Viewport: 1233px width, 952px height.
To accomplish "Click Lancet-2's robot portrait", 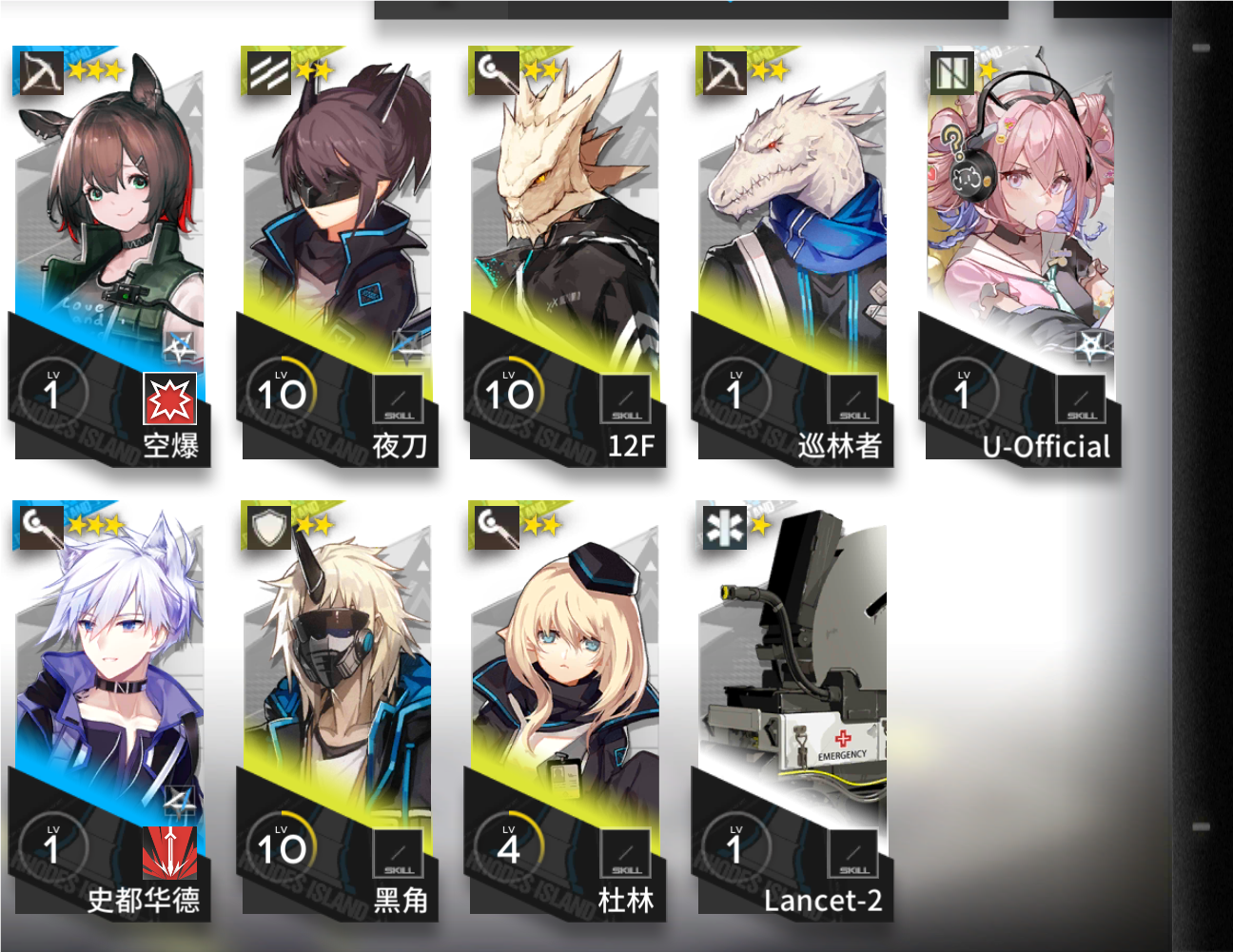I will [794, 666].
